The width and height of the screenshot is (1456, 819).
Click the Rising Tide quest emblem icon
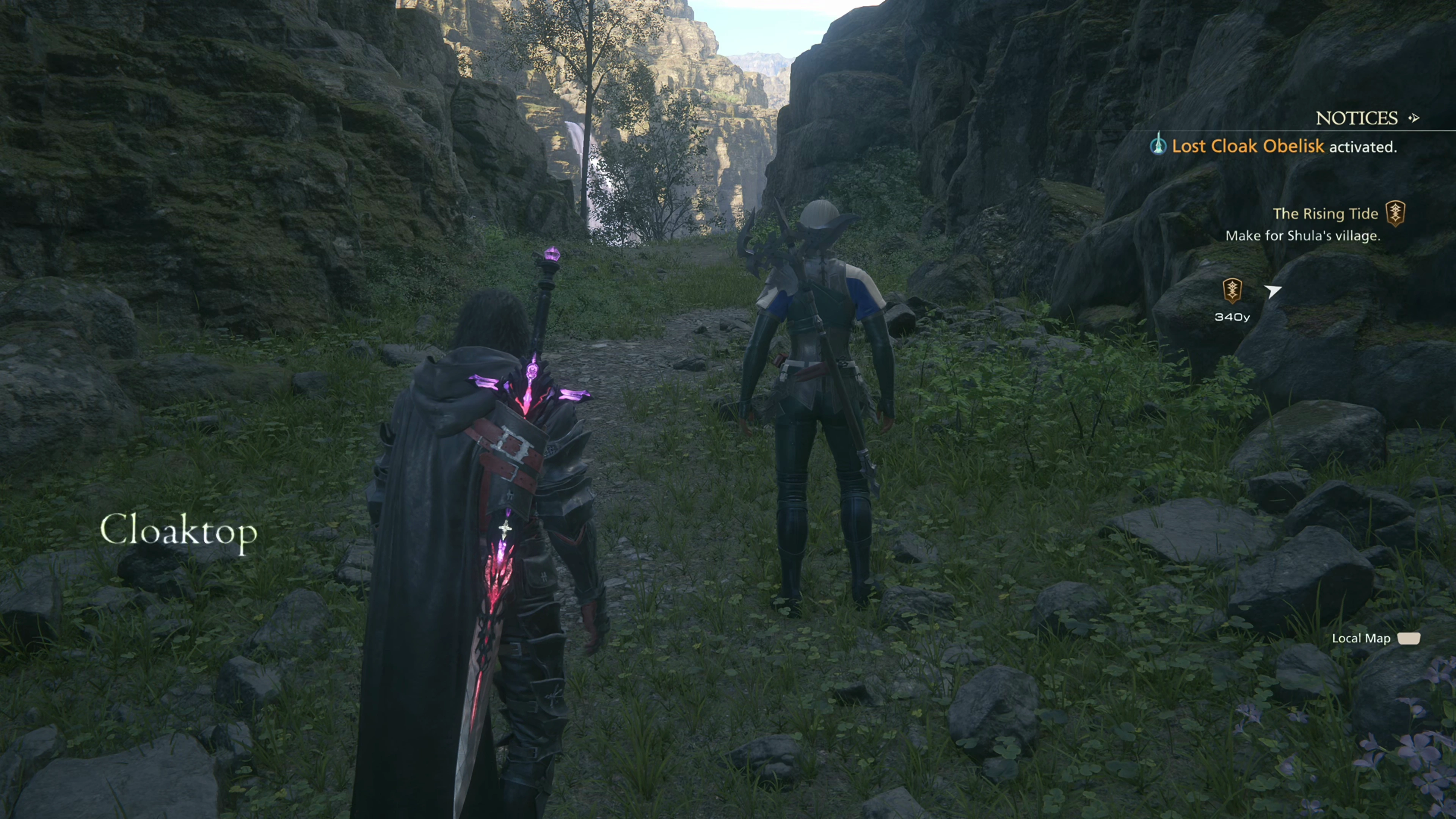pyautogui.click(x=1395, y=213)
